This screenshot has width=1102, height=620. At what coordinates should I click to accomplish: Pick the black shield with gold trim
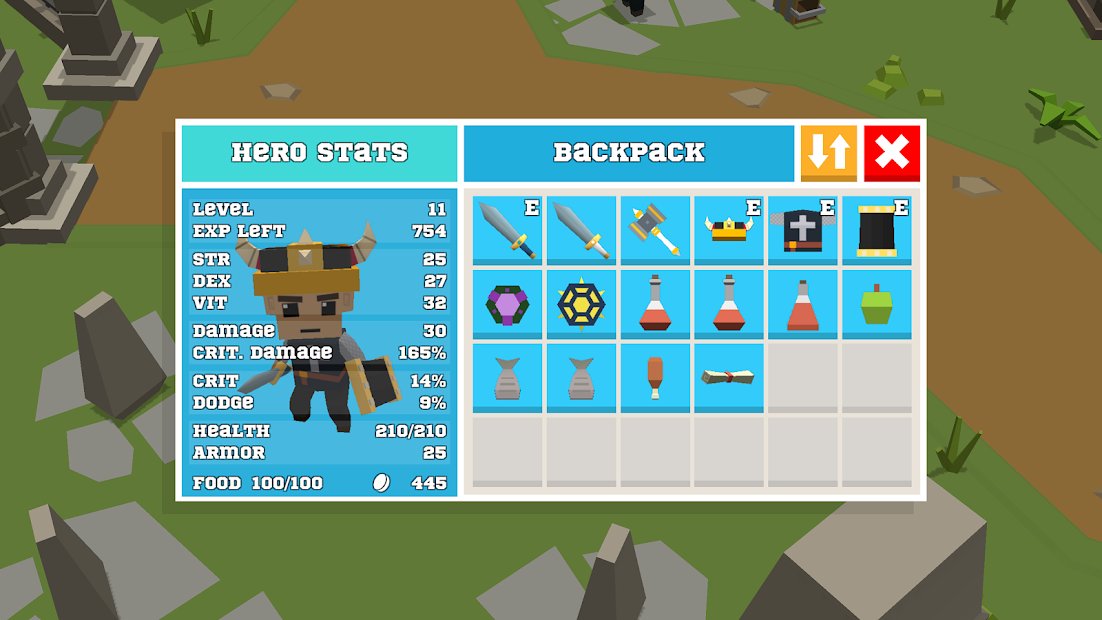[877, 230]
